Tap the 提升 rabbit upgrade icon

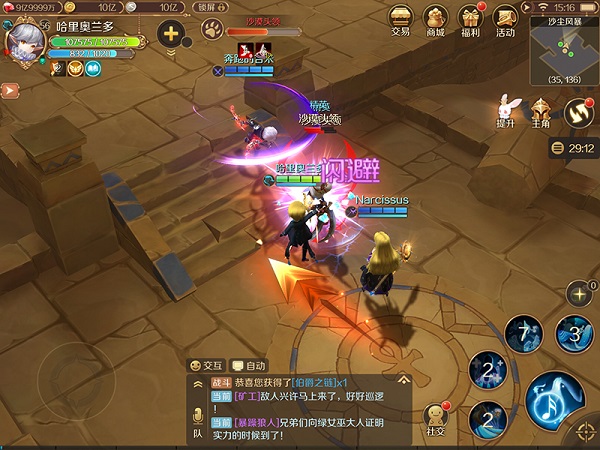(x=506, y=108)
